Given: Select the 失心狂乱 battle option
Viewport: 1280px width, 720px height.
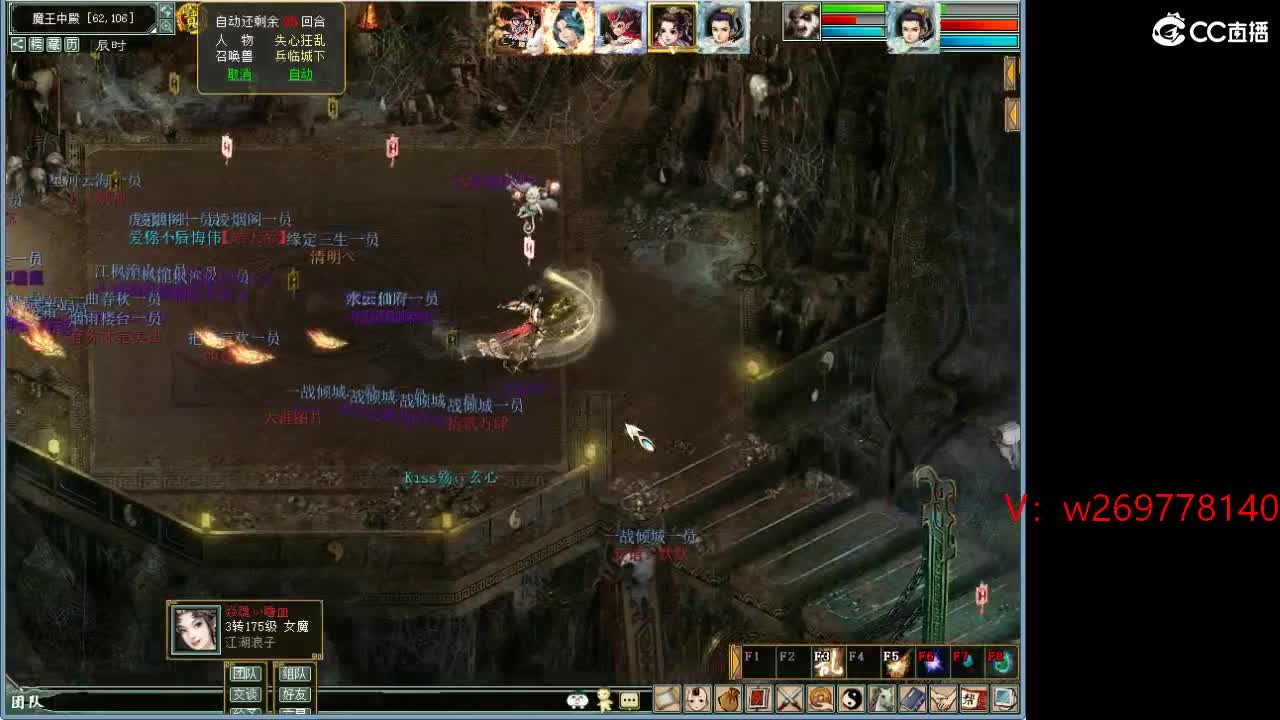Looking at the screenshot, I should click(x=300, y=41).
